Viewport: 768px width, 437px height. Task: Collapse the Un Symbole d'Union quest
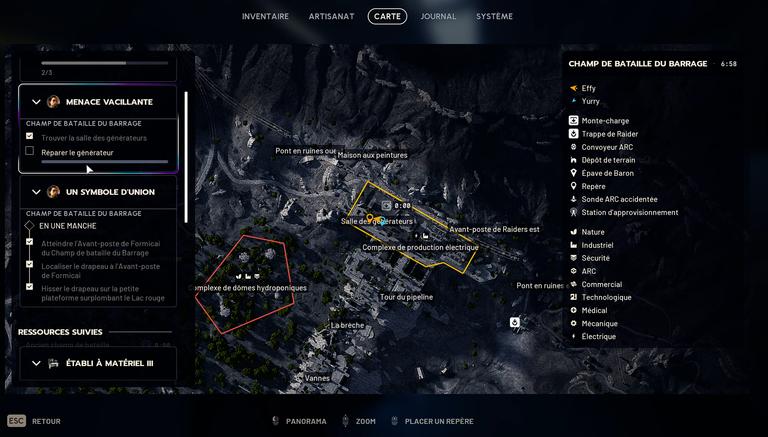tap(37, 192)
